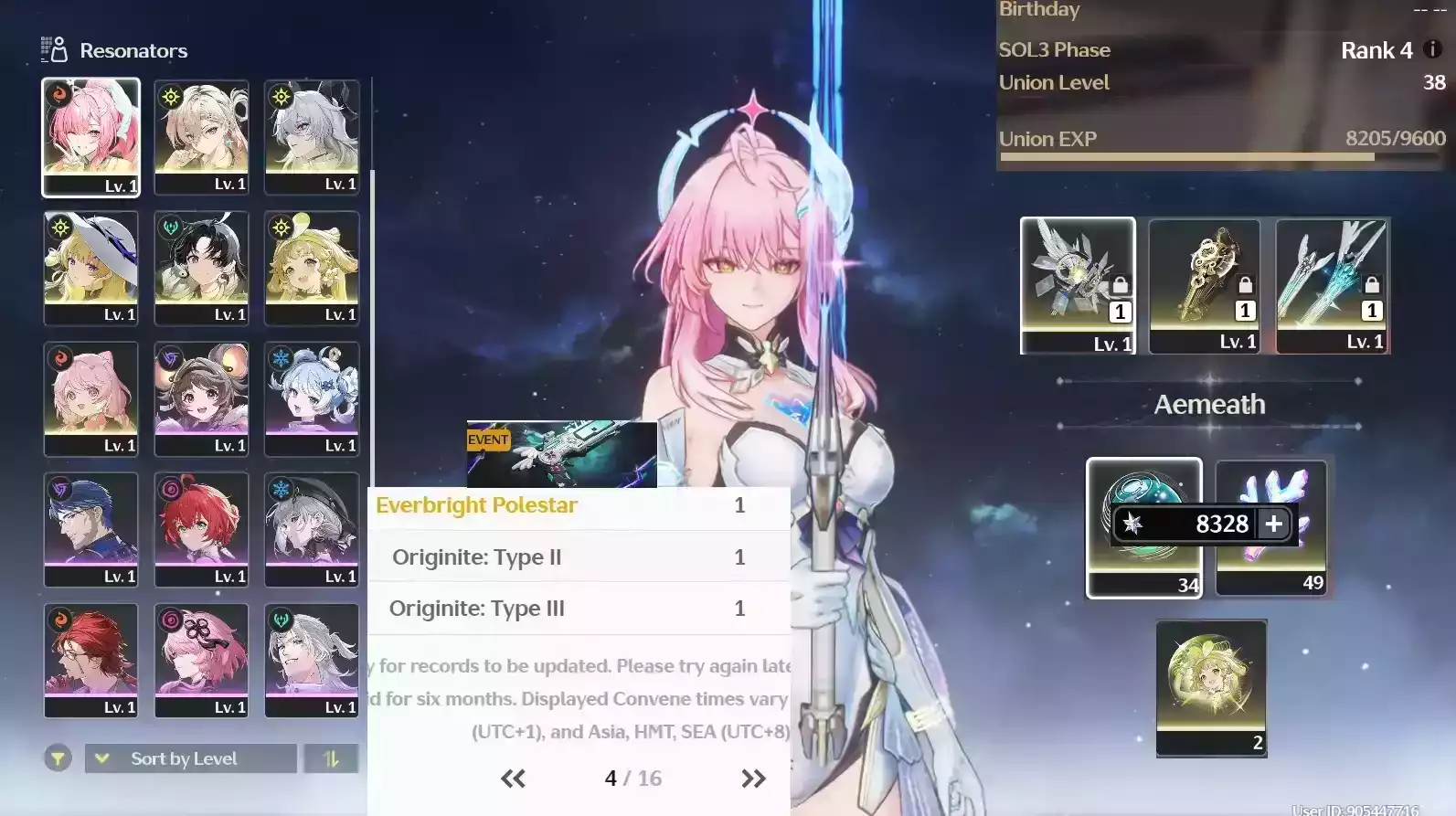Click the info icon beside Rank 4

[1431, 50]
